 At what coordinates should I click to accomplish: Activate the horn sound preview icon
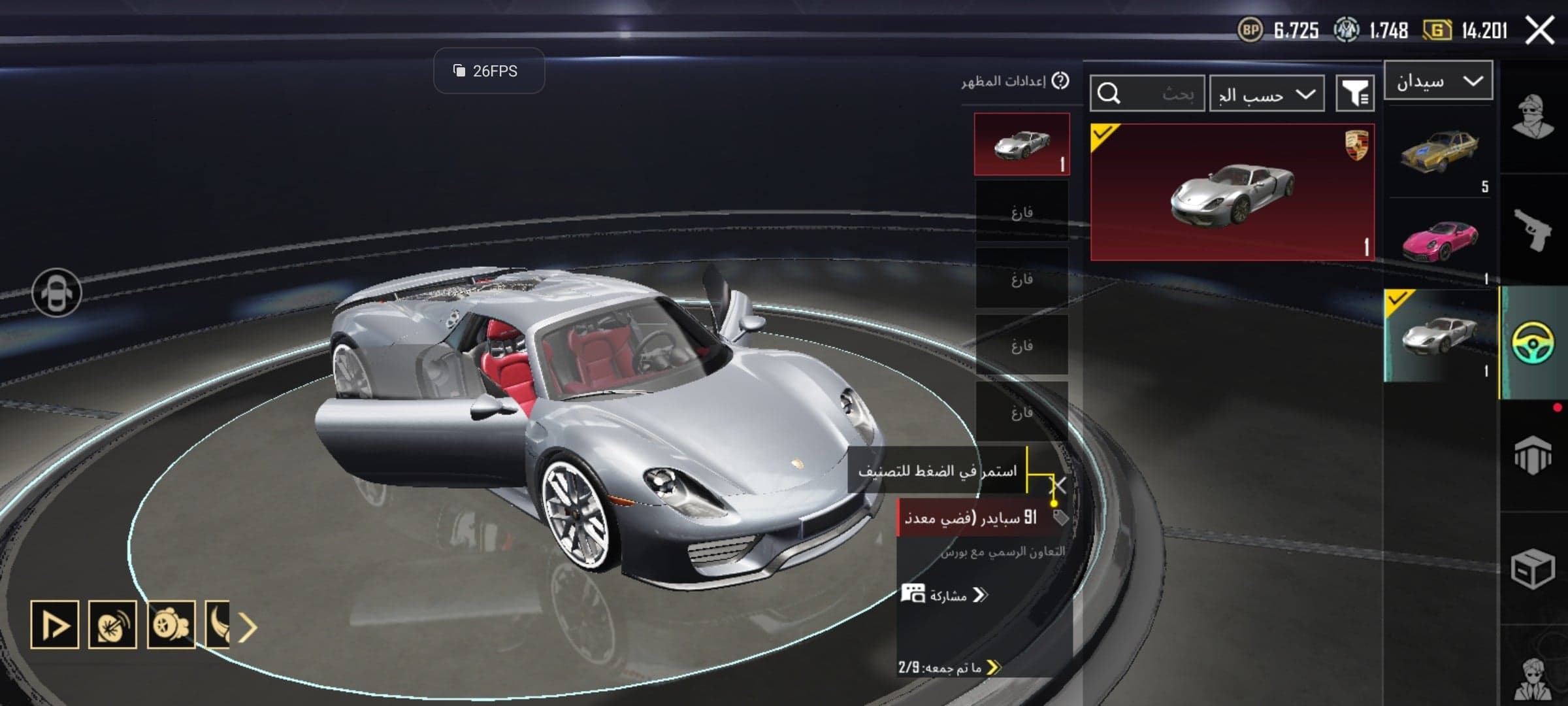tap(112, 625)
